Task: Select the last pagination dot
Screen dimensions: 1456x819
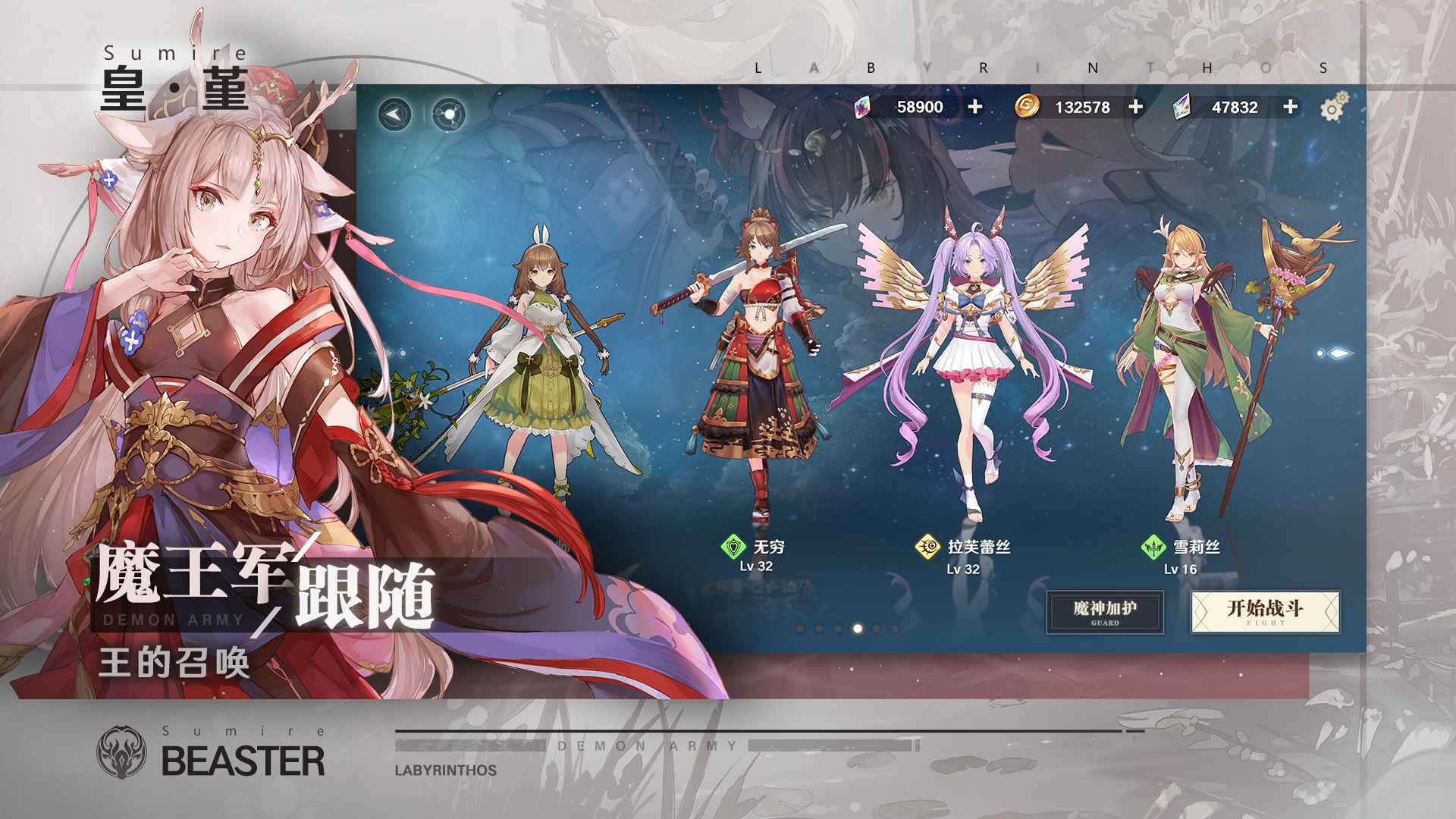Action: coord(896,629)
